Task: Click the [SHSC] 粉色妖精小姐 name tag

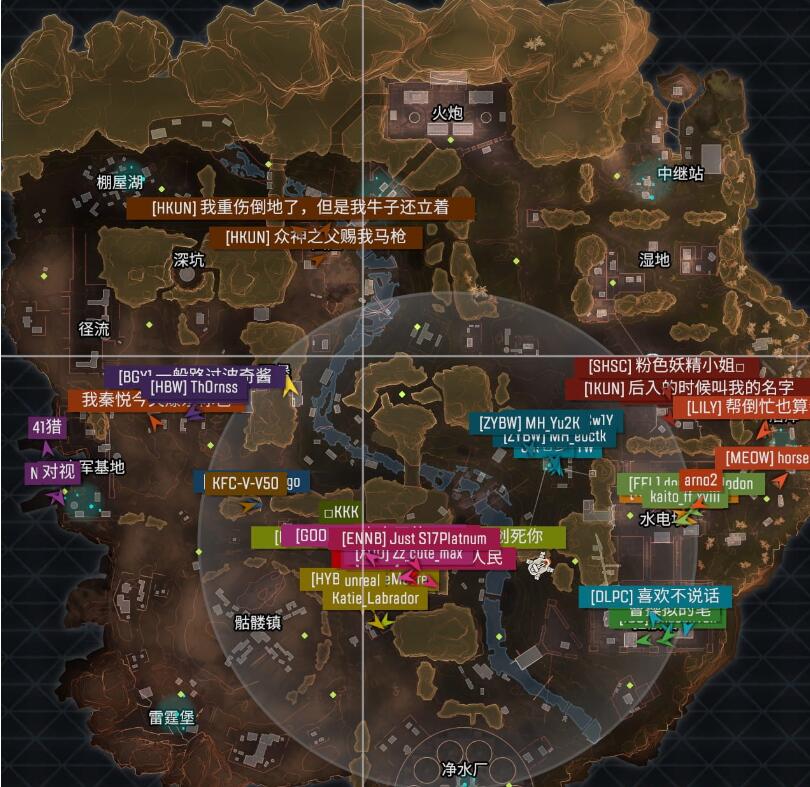Action: tap(666, 366)
